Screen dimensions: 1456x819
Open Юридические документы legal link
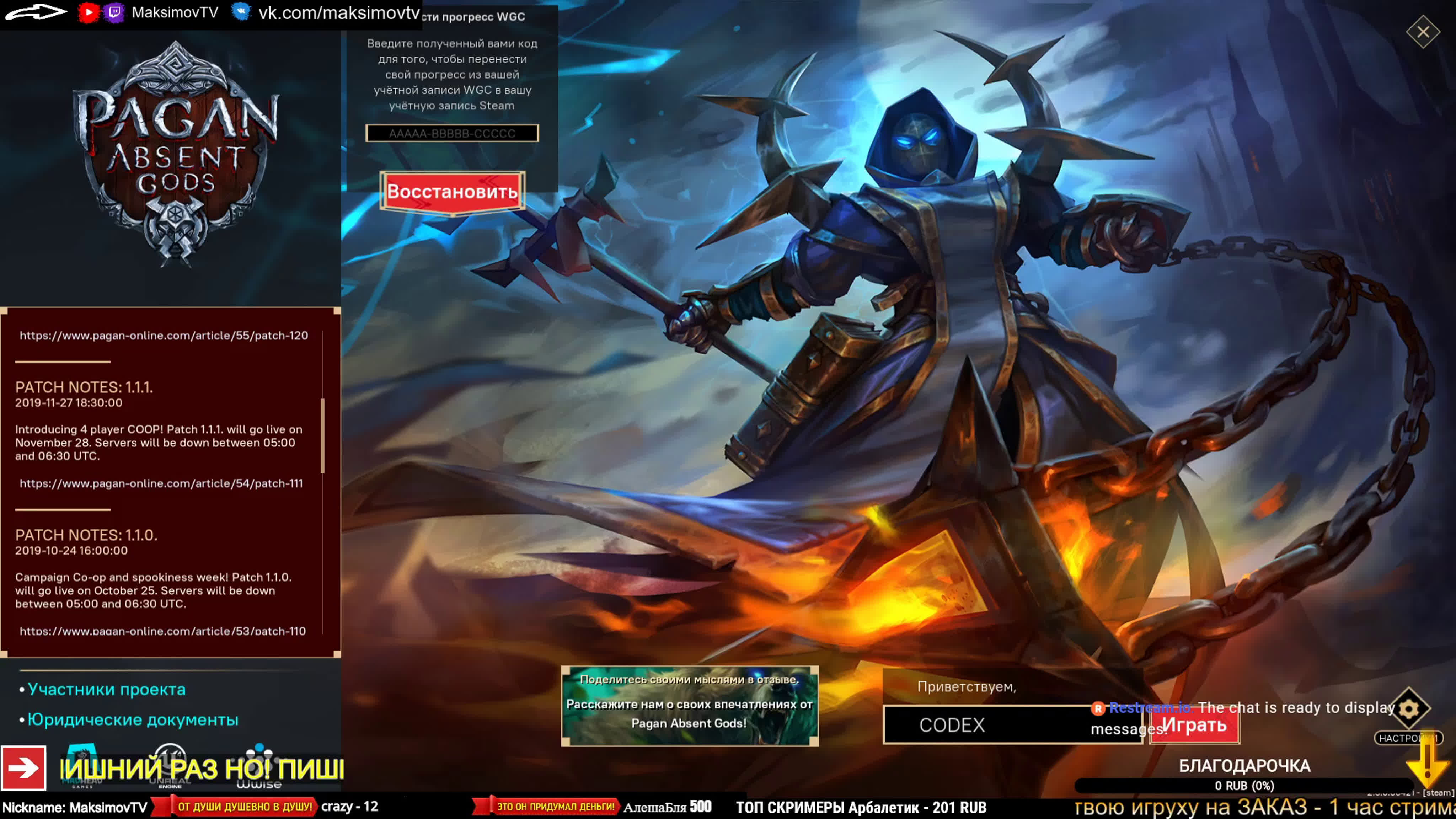tap(133, 720)
